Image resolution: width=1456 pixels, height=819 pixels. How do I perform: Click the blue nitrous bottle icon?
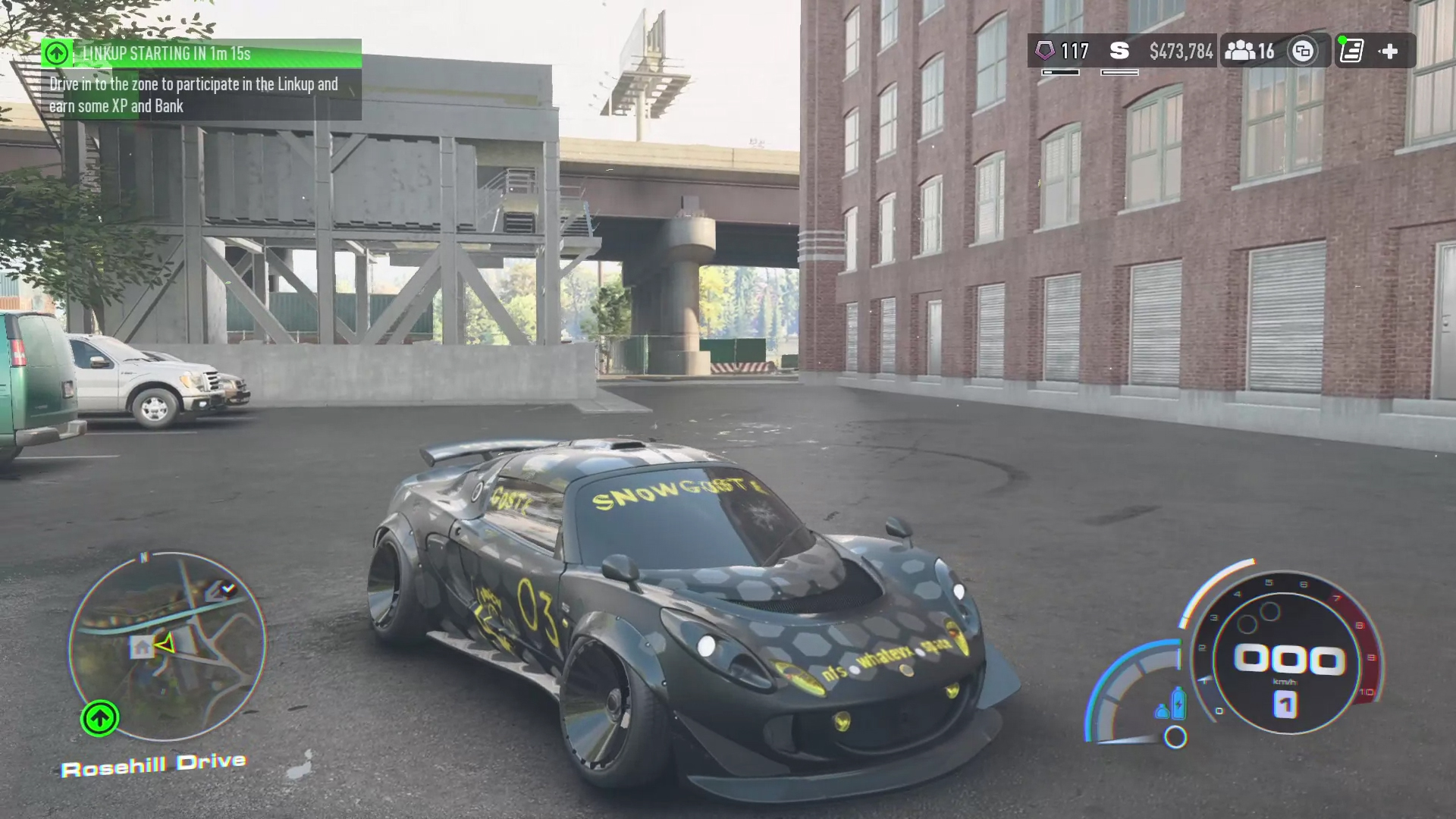[1178, 702]
